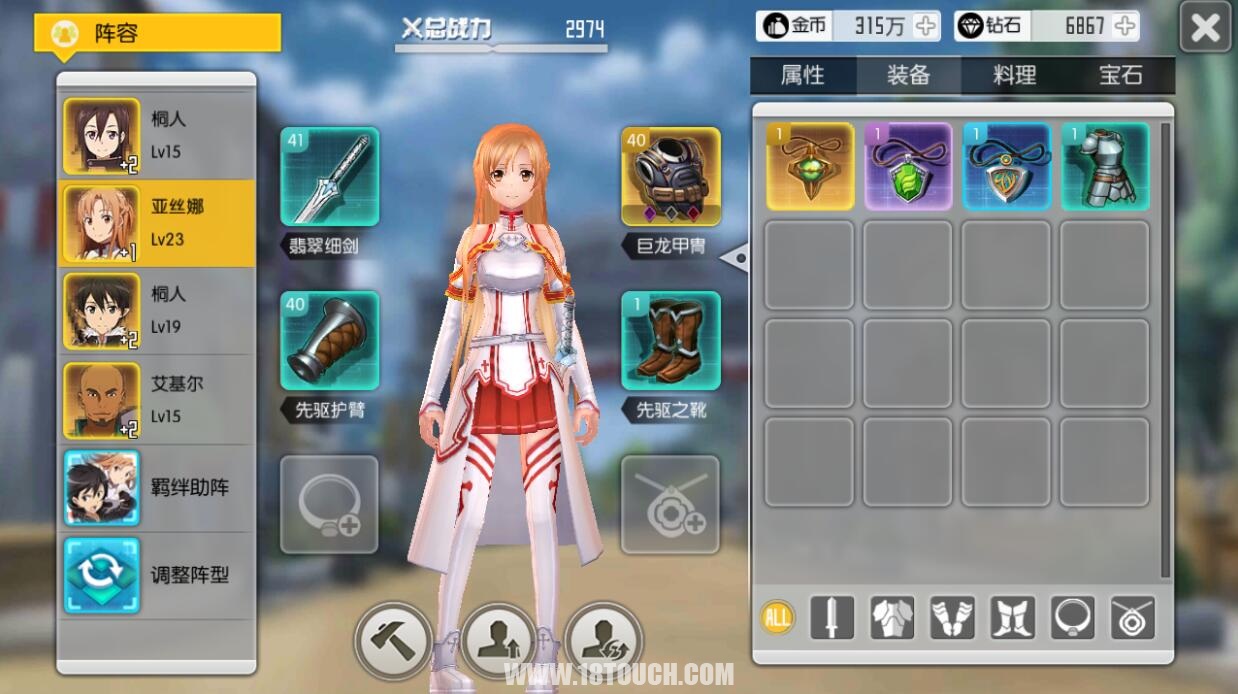Buy diamonds with the 钻石 plus button
This screenshot has width=1238, height=694.
click(1124, 26)
